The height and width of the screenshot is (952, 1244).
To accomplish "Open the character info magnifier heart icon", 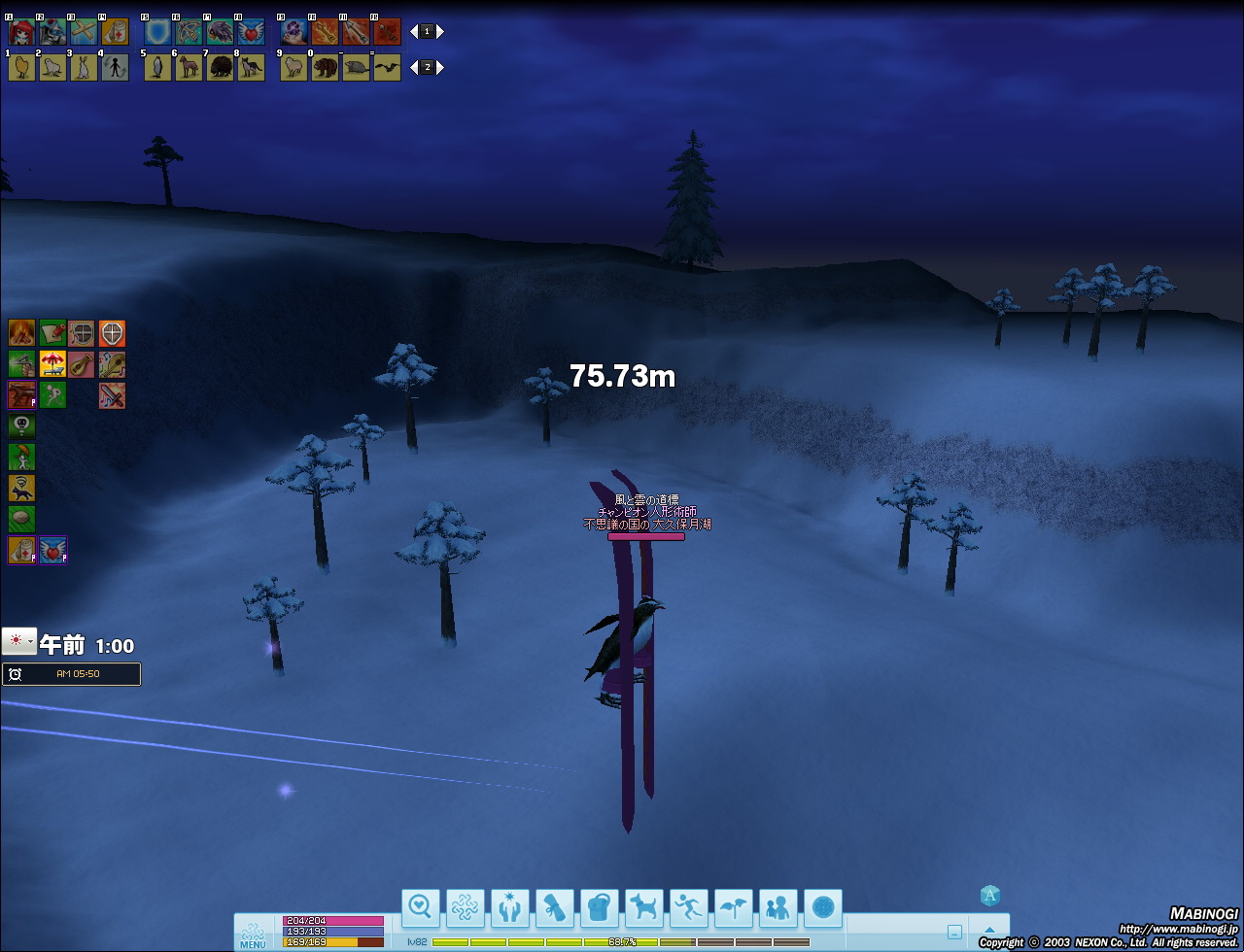I will [x=421, y=908].
